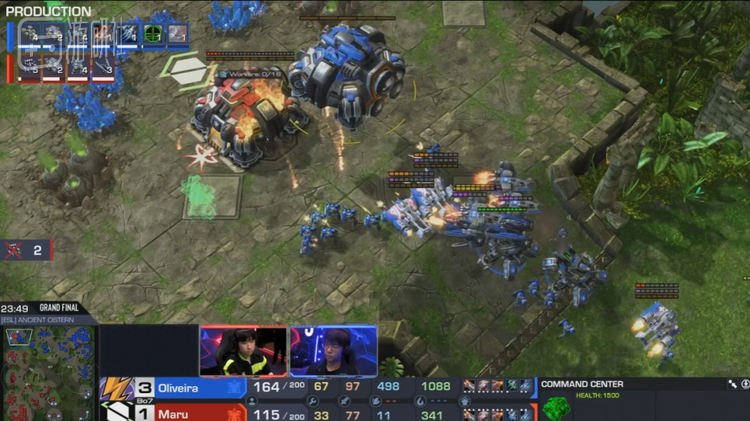Click Oliveira's player webcam thumbnail

242,350
